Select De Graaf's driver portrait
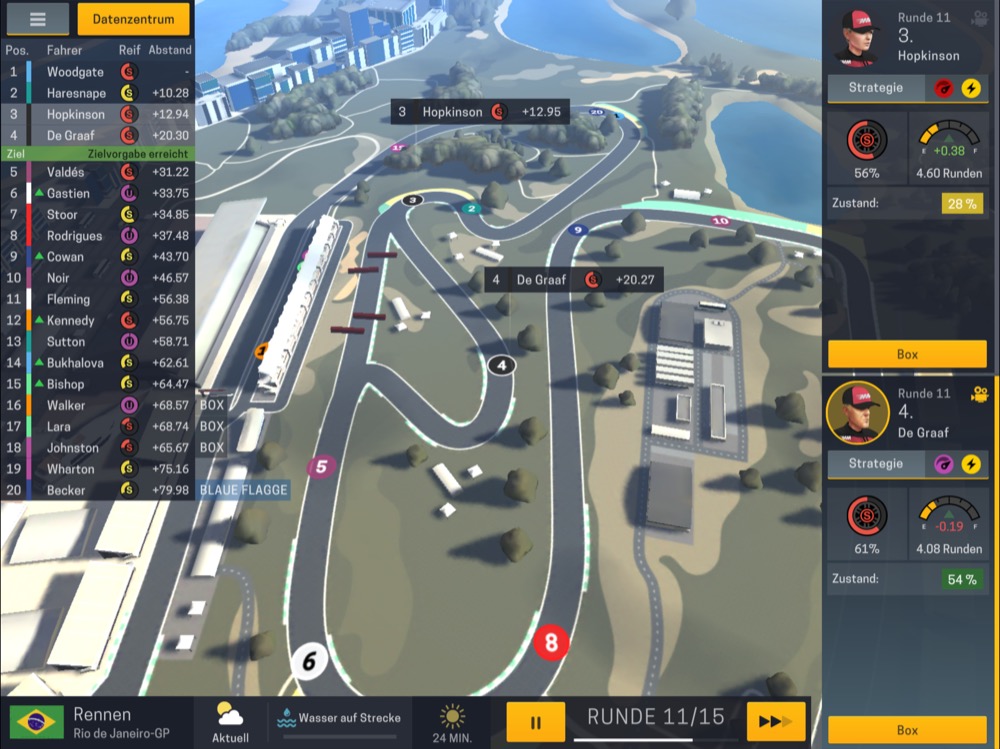Image resolution: width=1000 pixels, height=749 pixels. tap(858, 412)
